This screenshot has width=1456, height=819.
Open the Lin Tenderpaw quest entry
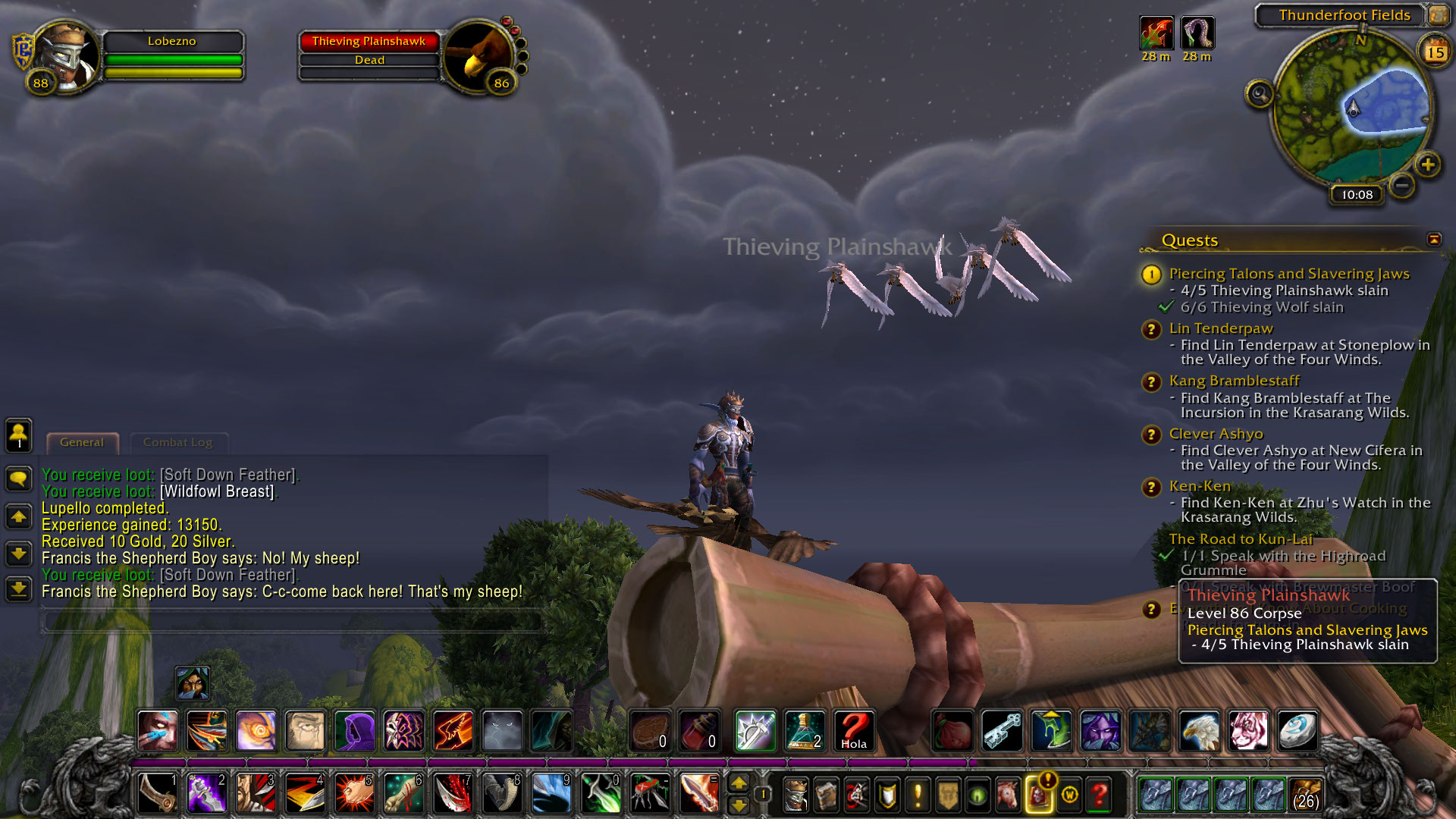coord(1220,328)
